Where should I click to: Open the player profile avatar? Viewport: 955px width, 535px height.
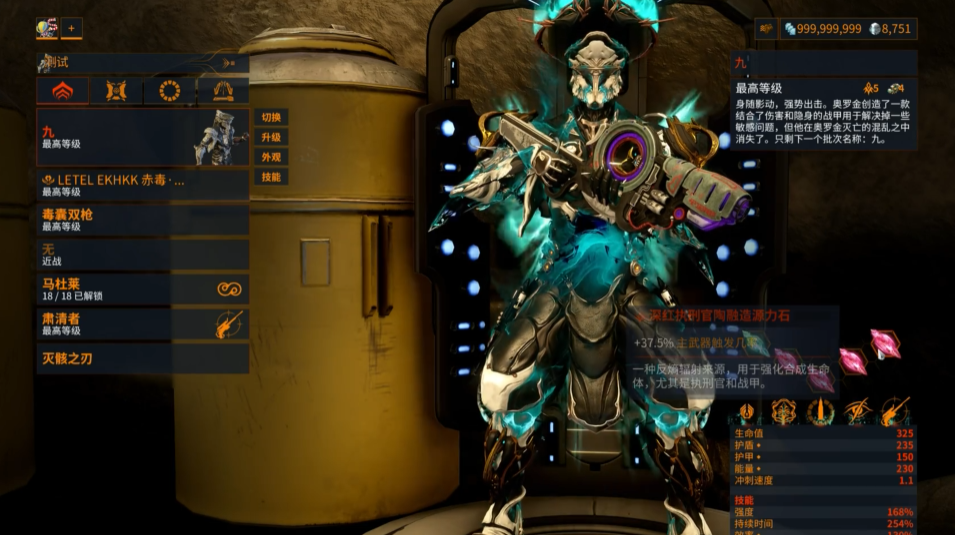pos(46,28)
